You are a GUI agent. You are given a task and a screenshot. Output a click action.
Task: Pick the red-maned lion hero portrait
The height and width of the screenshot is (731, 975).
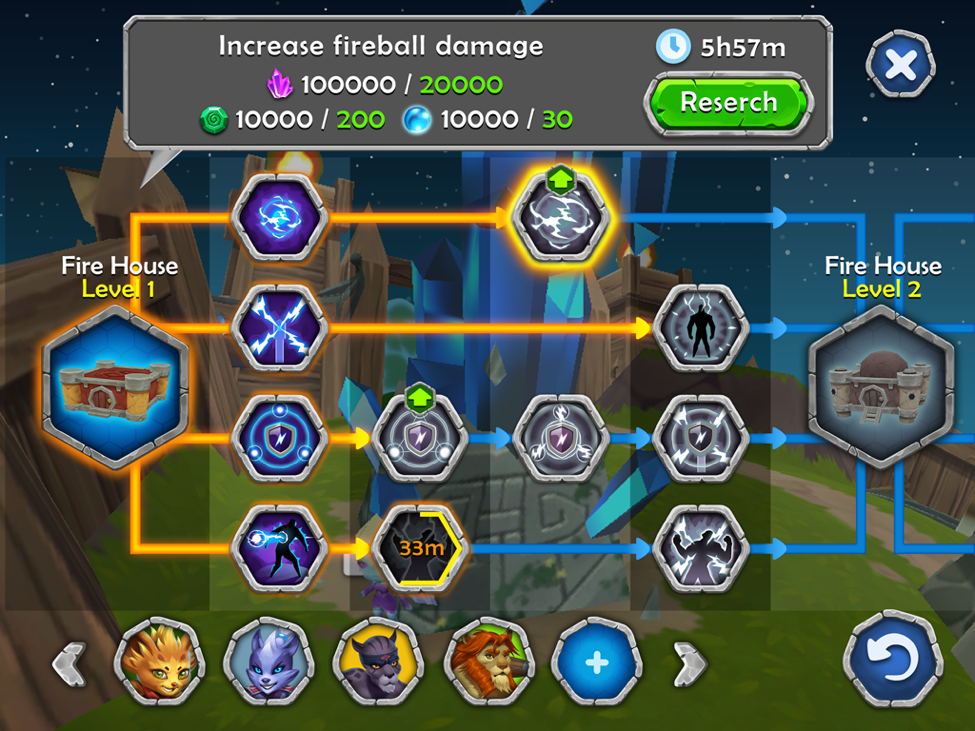point(489,662)
